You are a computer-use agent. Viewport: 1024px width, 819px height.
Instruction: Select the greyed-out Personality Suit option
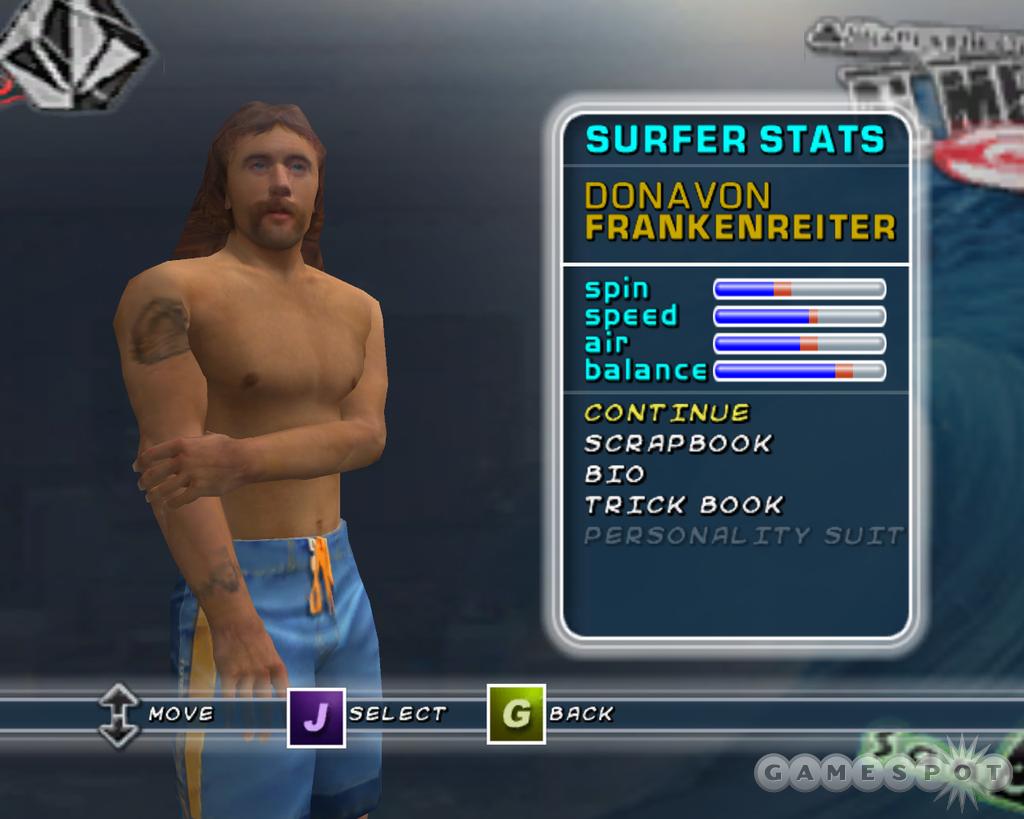tap(743, 536)
